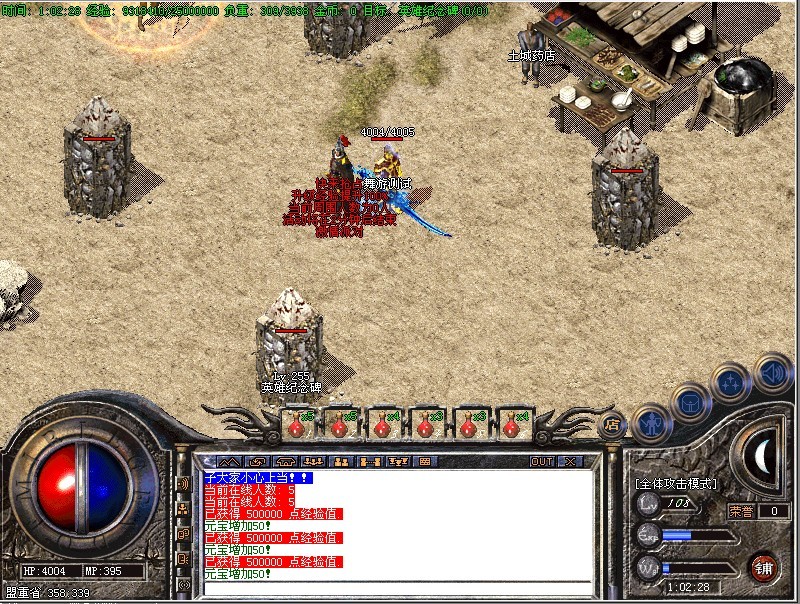Click the chat input line
Screen dimensions: 800x604
pos(400,588)
